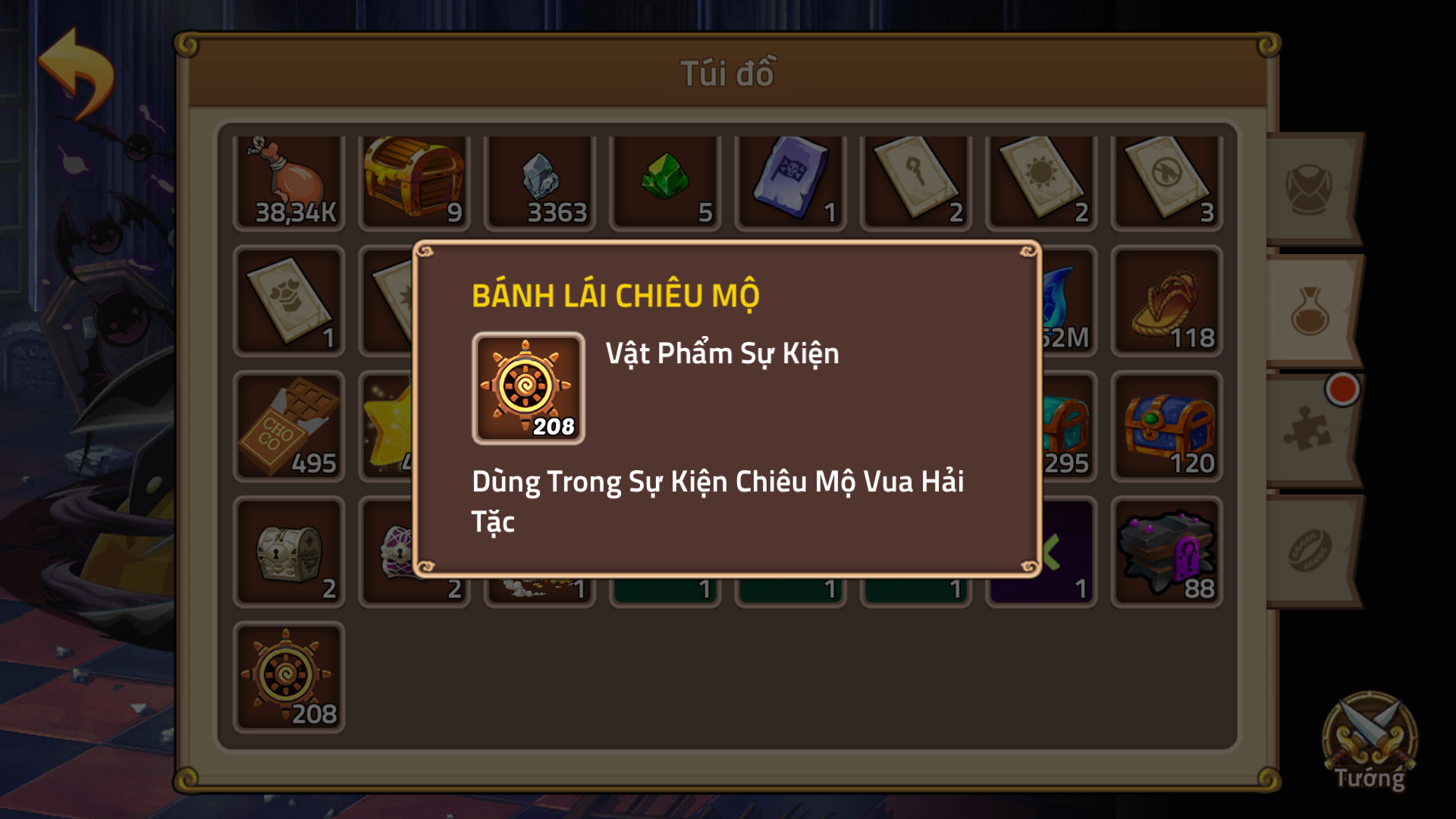Choose the dark purple locked chest

tap(1166, 552)
